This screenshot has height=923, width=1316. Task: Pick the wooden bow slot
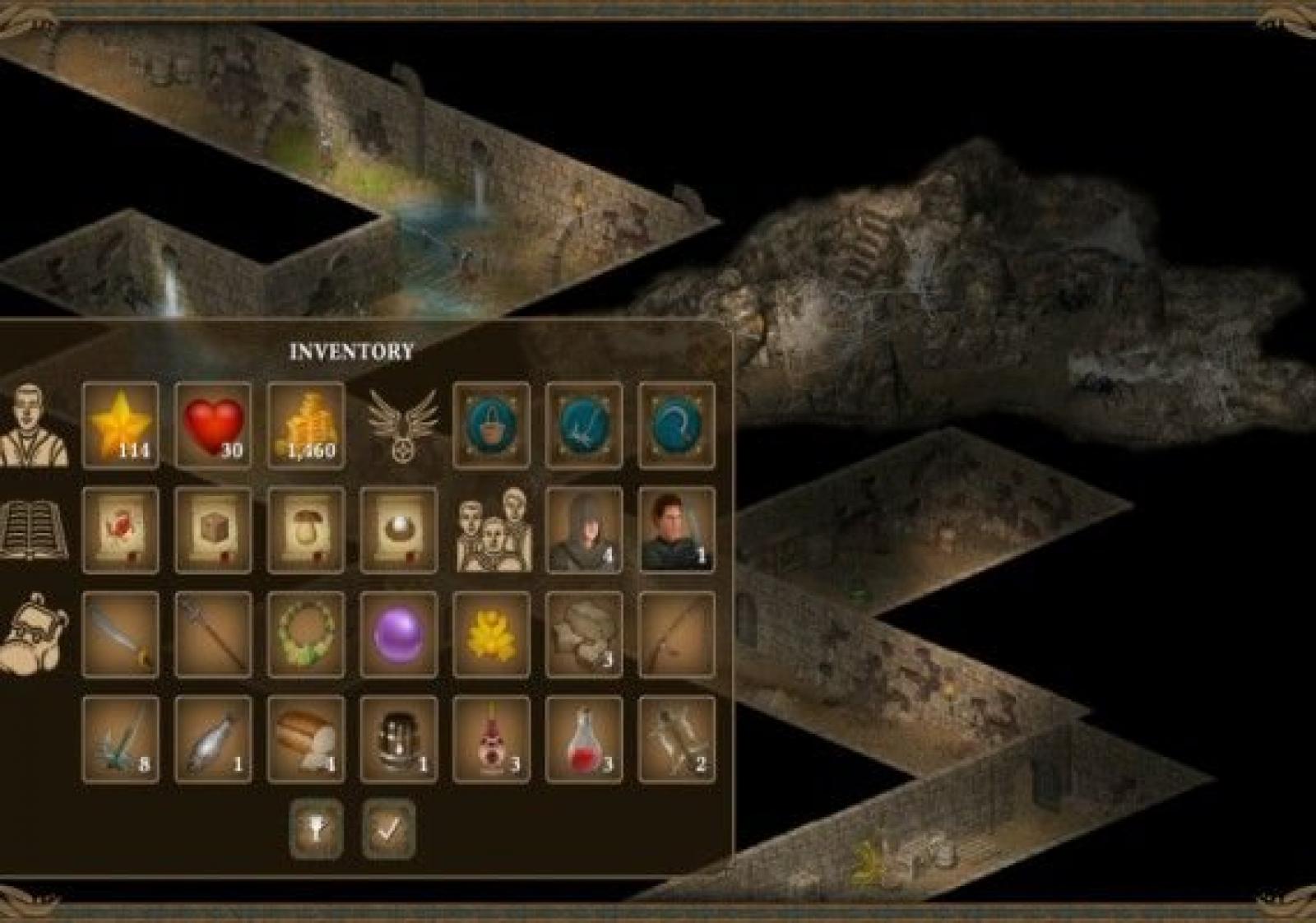(x=676, y=634)
